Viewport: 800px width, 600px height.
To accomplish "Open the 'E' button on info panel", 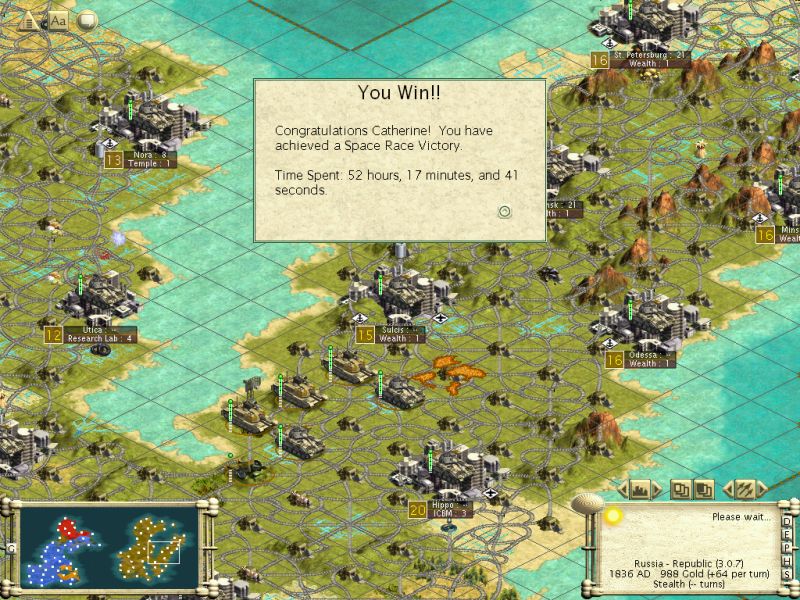I will (788, 534).
